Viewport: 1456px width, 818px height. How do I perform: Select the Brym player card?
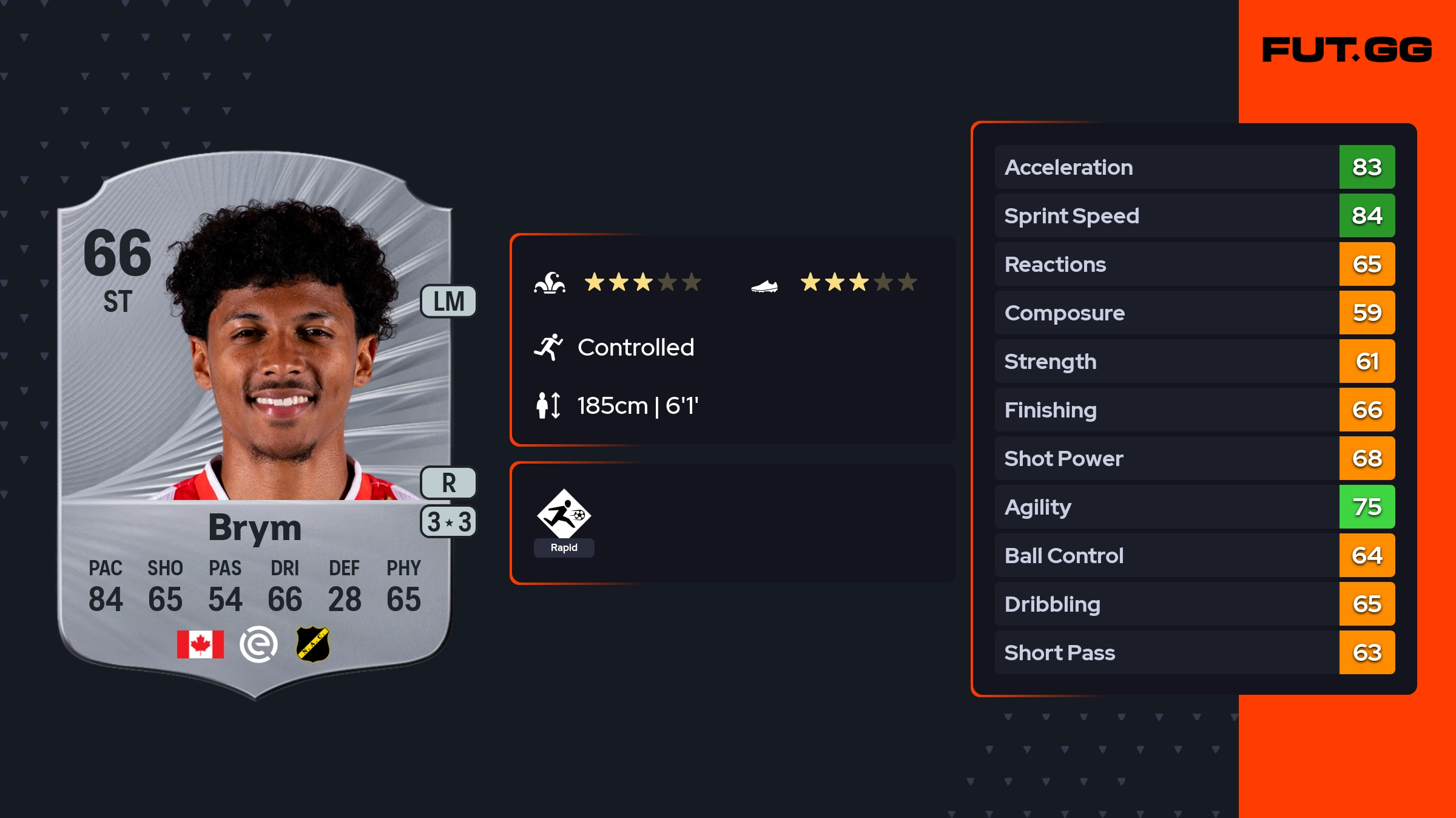tap(255, 425)
